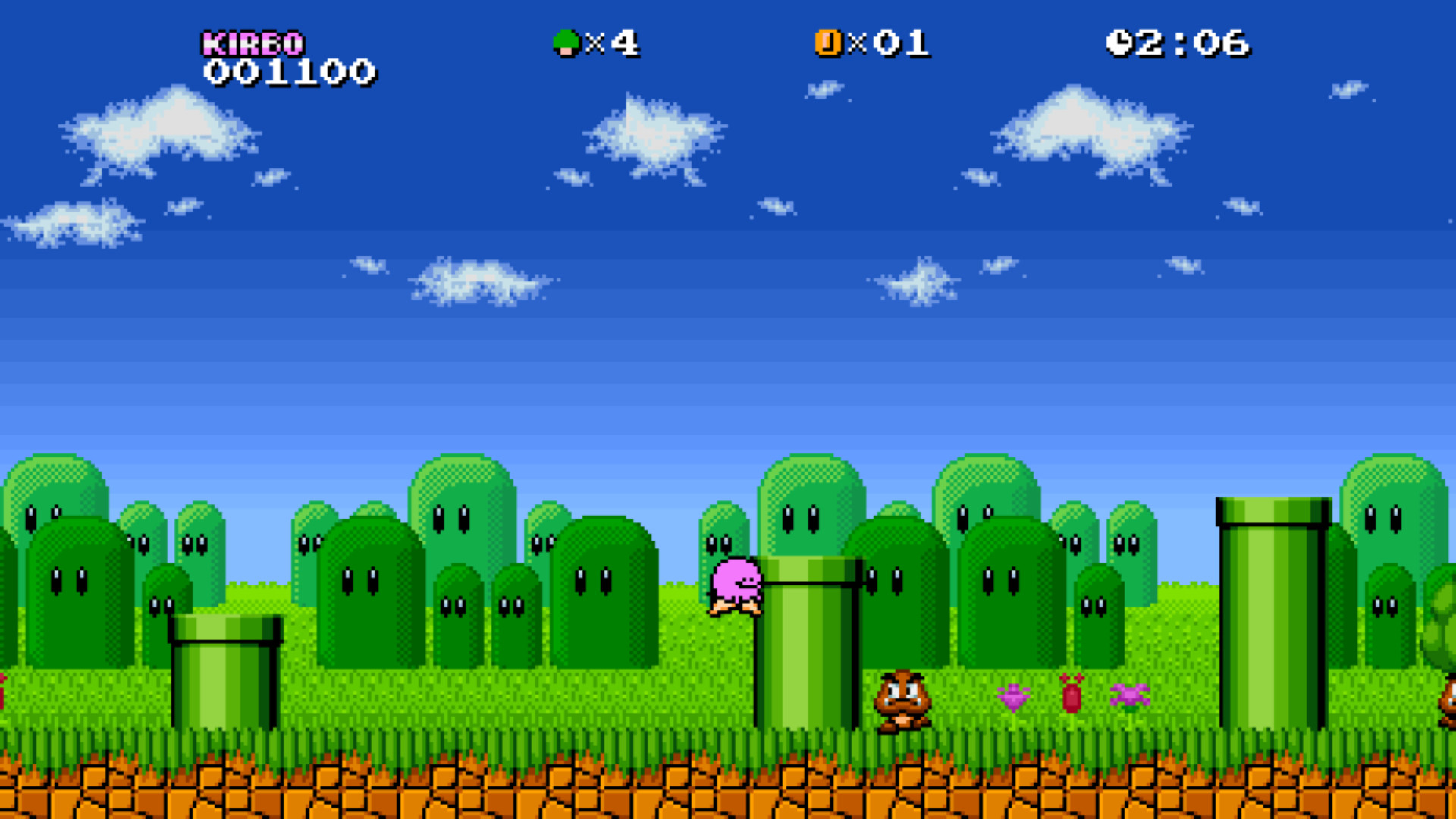Click the timer reading 2:06
Viewport: 1456px width, 819px height.
pyautogui.click(x=1191, y=43)
